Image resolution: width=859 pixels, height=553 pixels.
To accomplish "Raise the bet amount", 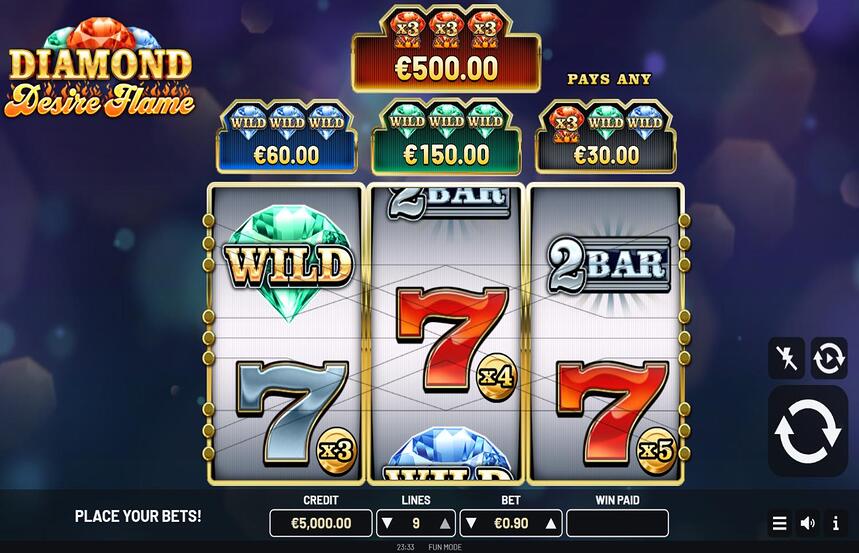I will 549,523.
